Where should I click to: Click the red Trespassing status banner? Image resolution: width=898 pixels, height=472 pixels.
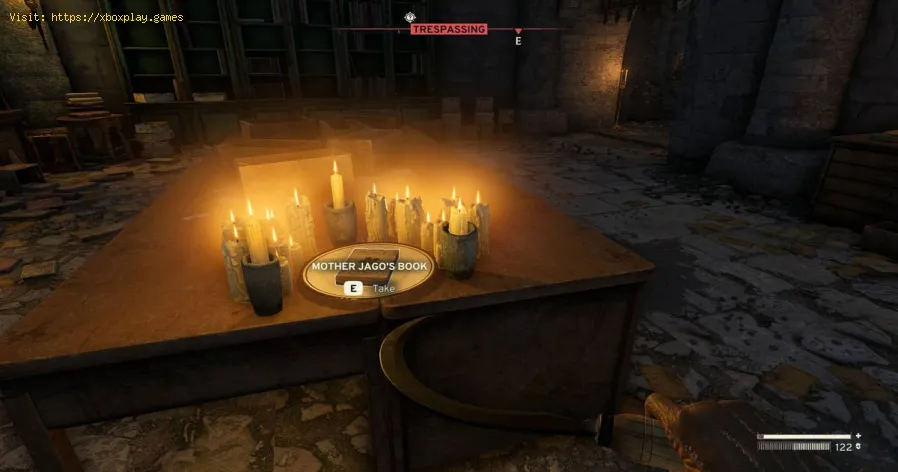tap(448, 29)
